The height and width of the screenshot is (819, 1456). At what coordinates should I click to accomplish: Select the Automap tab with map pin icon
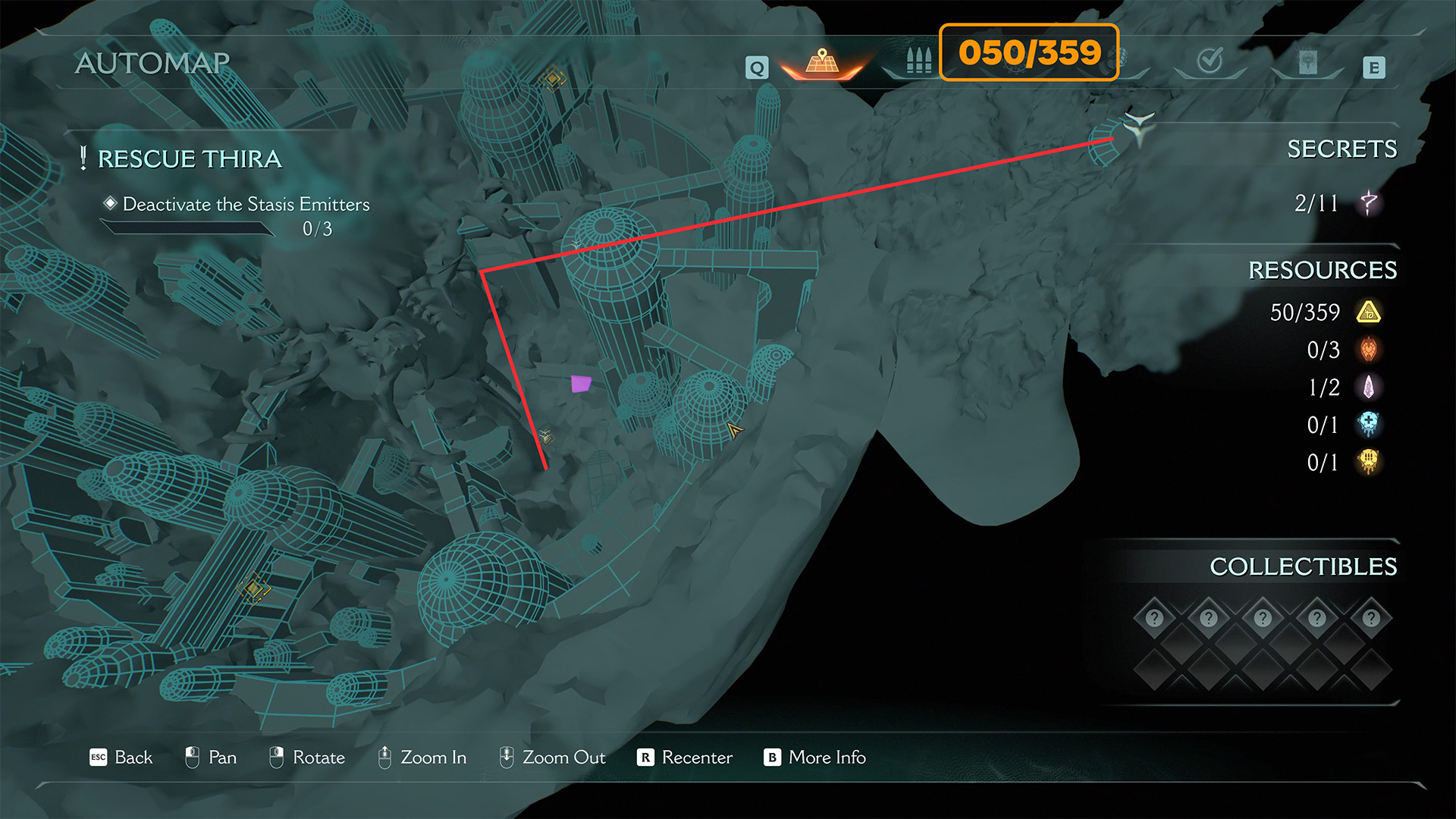click(822, 62)
